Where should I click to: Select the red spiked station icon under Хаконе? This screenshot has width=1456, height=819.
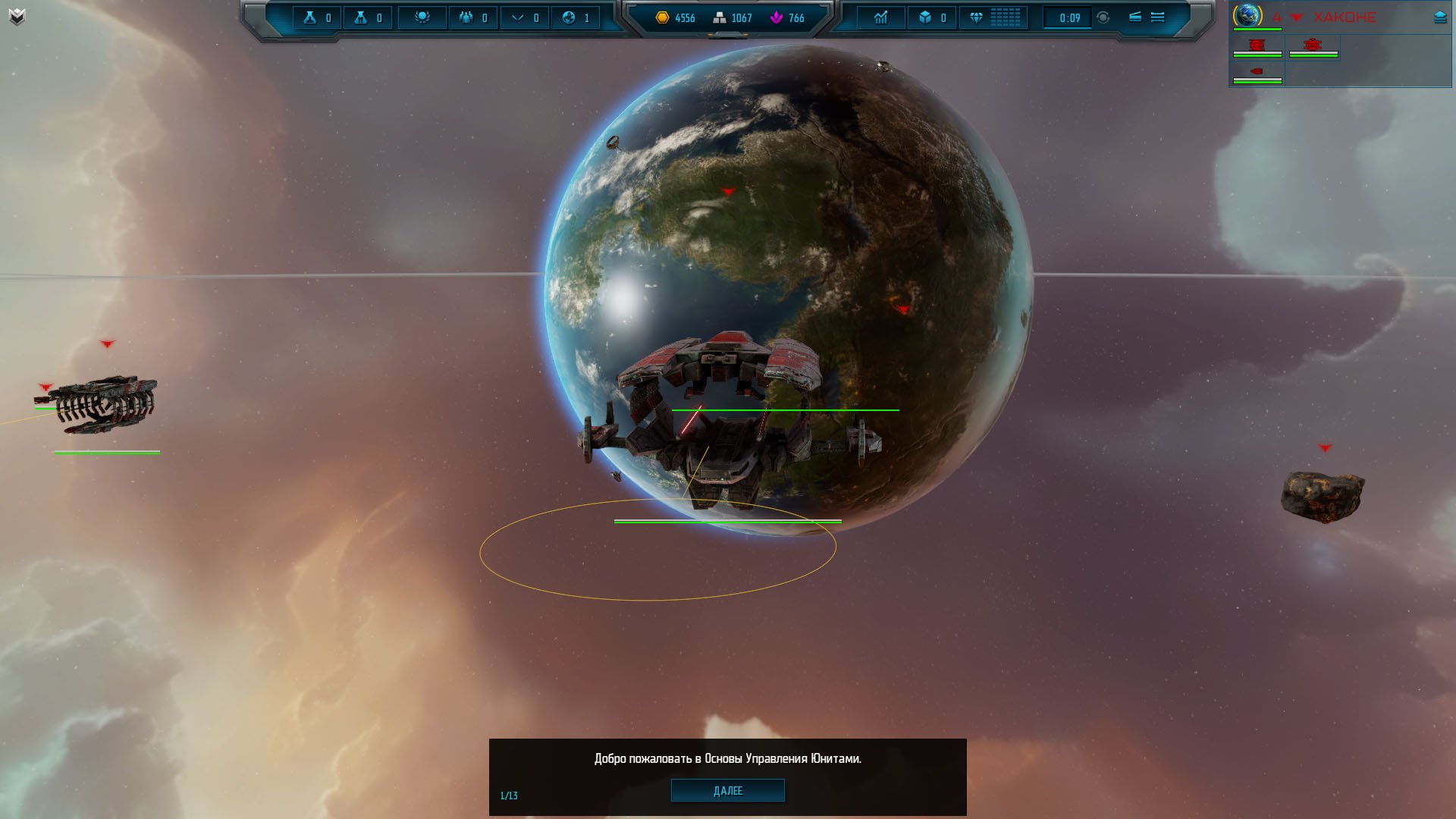pyautogui.click(x=1313, y=46)
